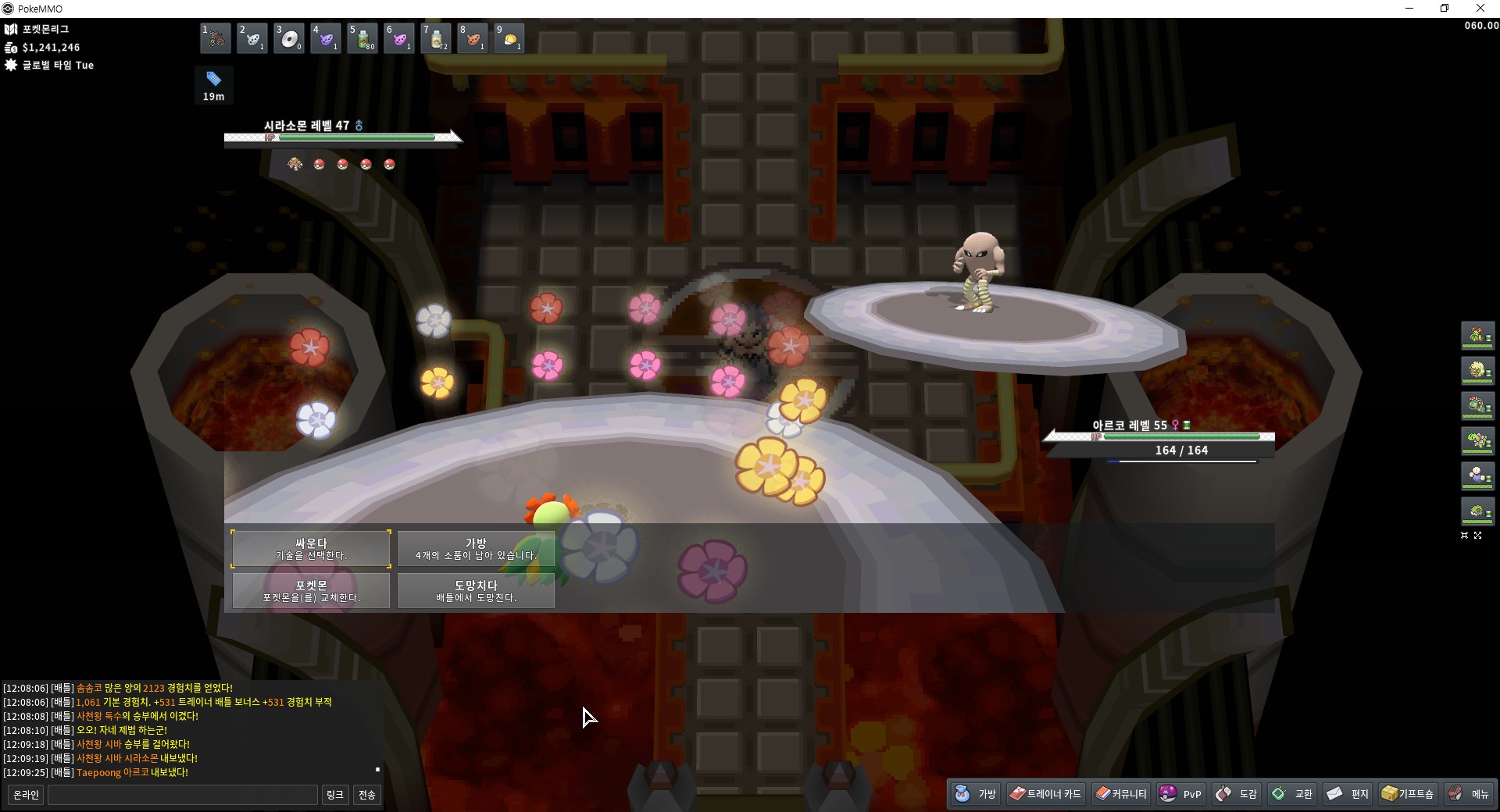This screenshot has height=812, width=1500.
Task: Select the green repel spray hotbar slot
Action: point(362,38)
